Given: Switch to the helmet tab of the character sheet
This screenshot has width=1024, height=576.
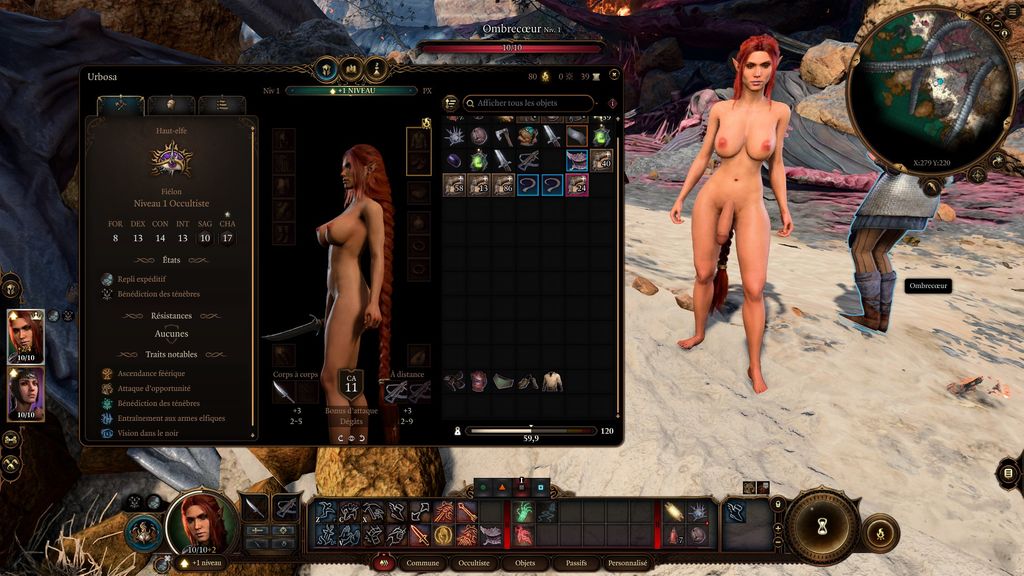Looking at the screenshot, I should coord(170,104).
